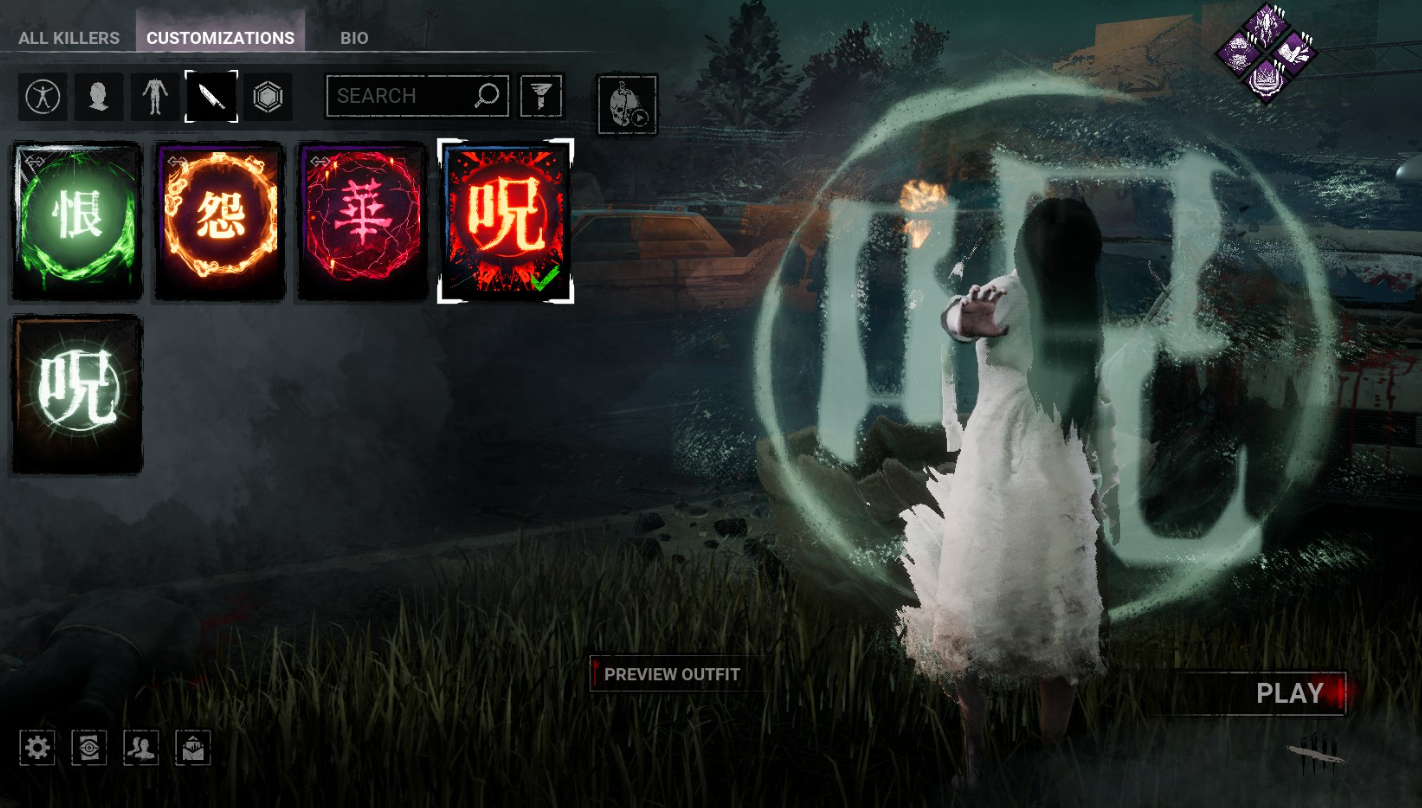
Task: Click the Preview Outfit button
Action: pyautogui.click(x=671, y=674)
